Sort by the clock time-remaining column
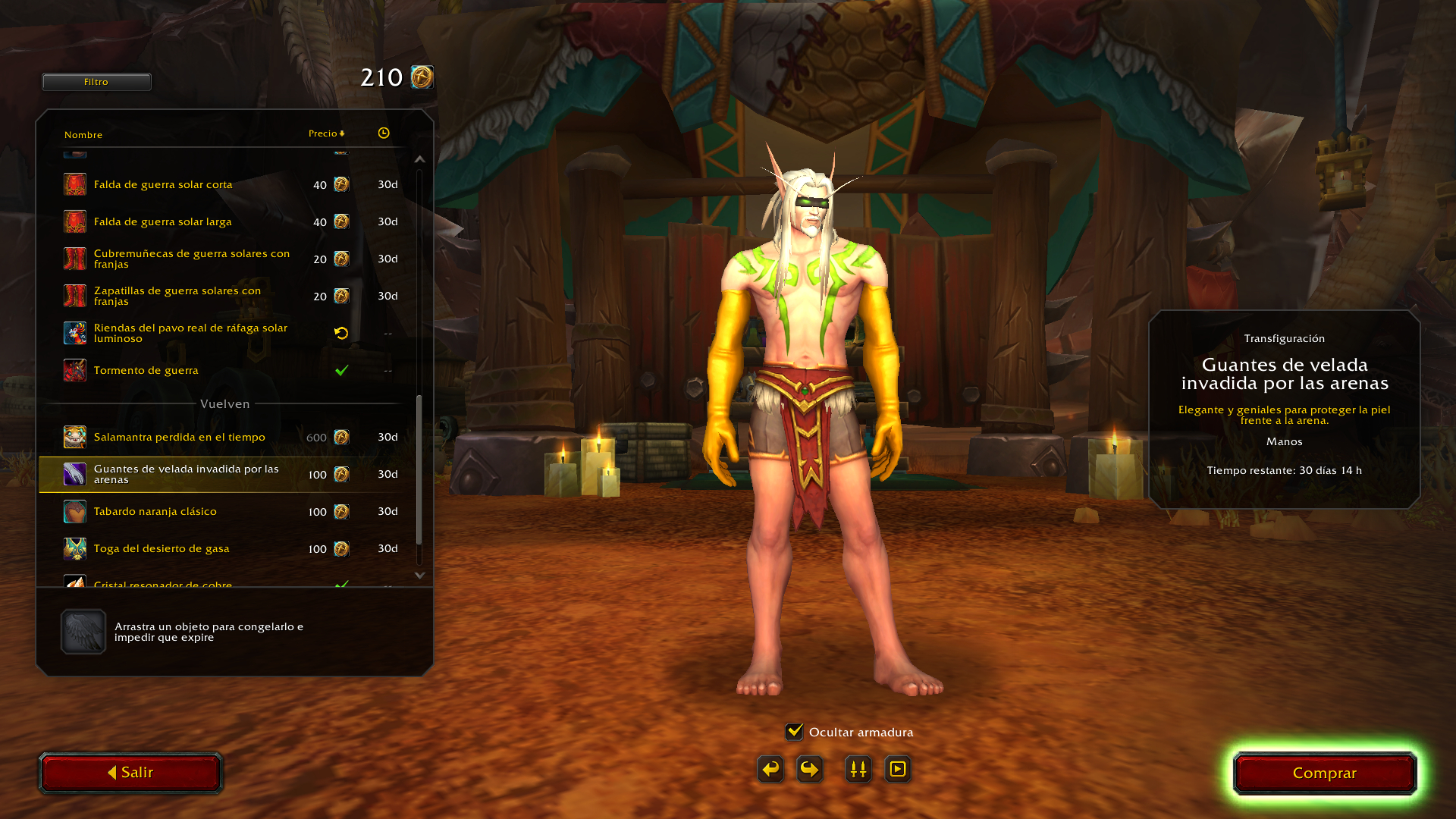The height and width of the screenshot is (819, 1456). coord(384,133)
